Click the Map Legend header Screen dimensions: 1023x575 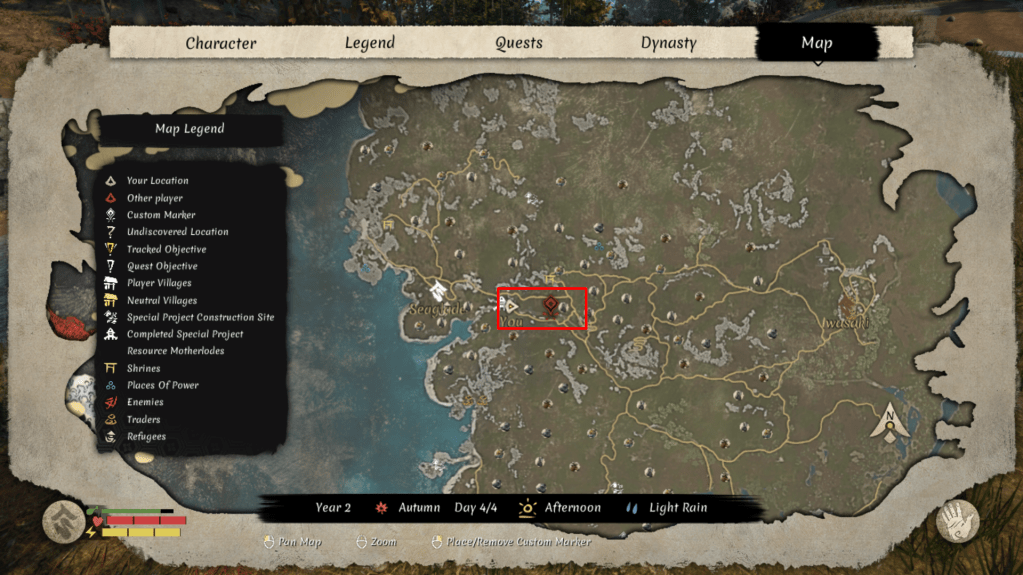tap(189, 129)
